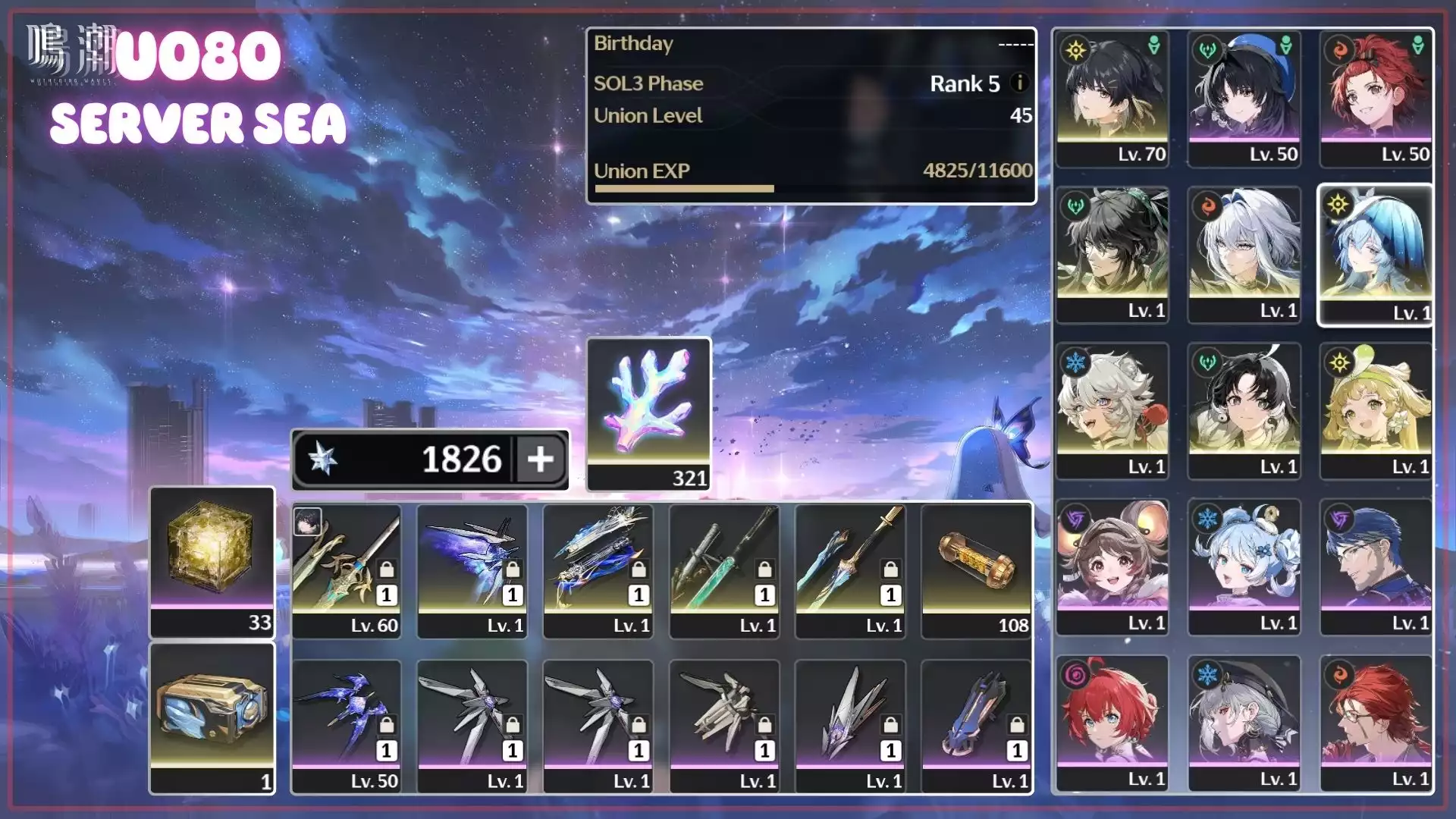The width and height of the screenshot is (1456, 819).
Task: Select the golden cube item slot
Action: (x=212, y=562)
